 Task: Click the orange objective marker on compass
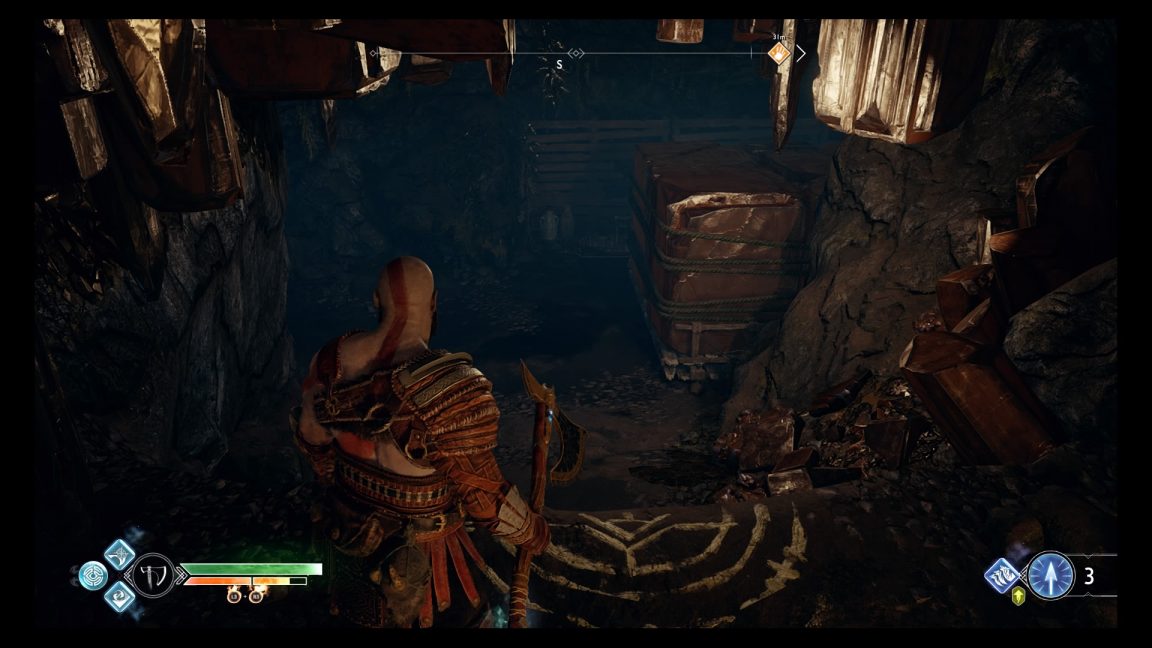(779, 53)
